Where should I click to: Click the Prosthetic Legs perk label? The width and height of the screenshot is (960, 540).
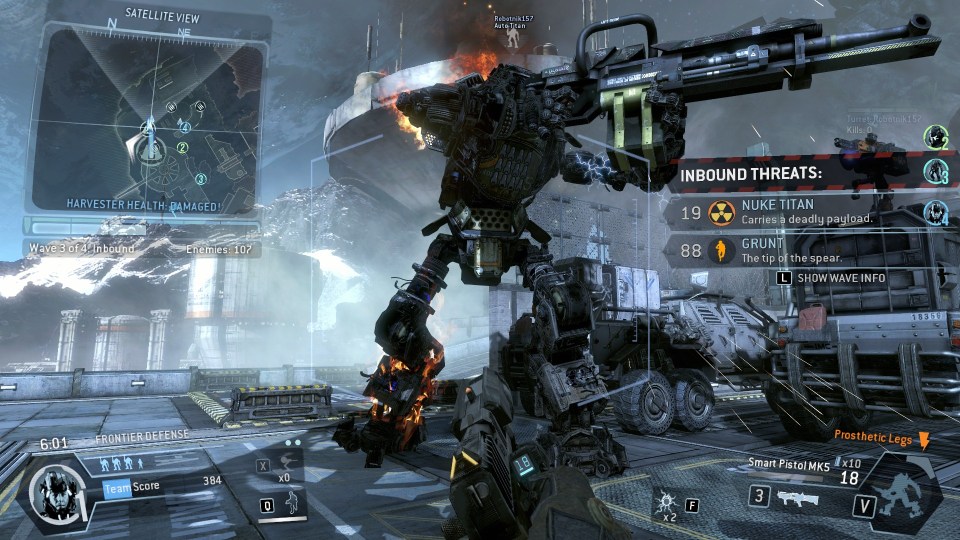coord(875,436)
